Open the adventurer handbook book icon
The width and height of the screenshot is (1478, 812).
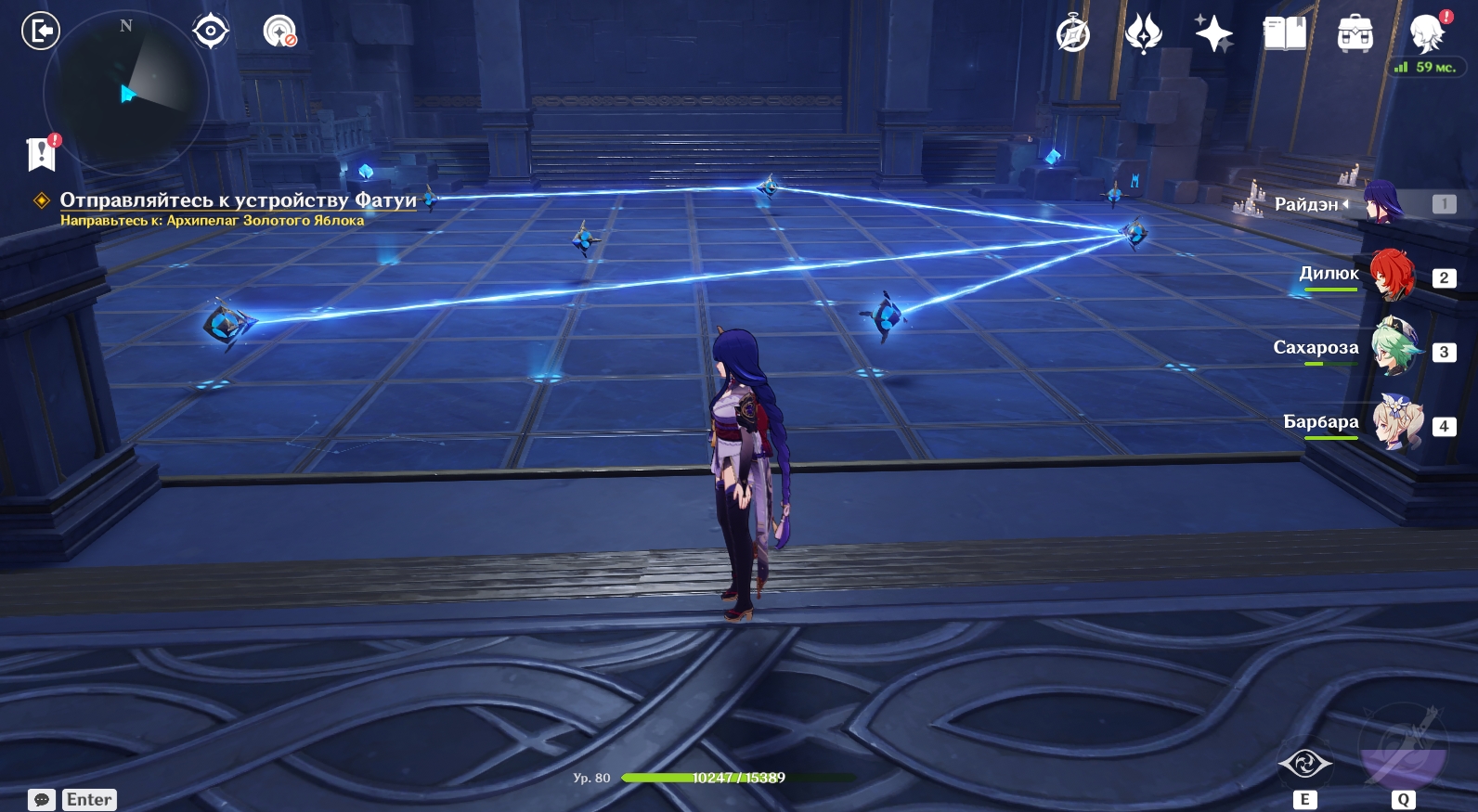[x=1284, y=34]
